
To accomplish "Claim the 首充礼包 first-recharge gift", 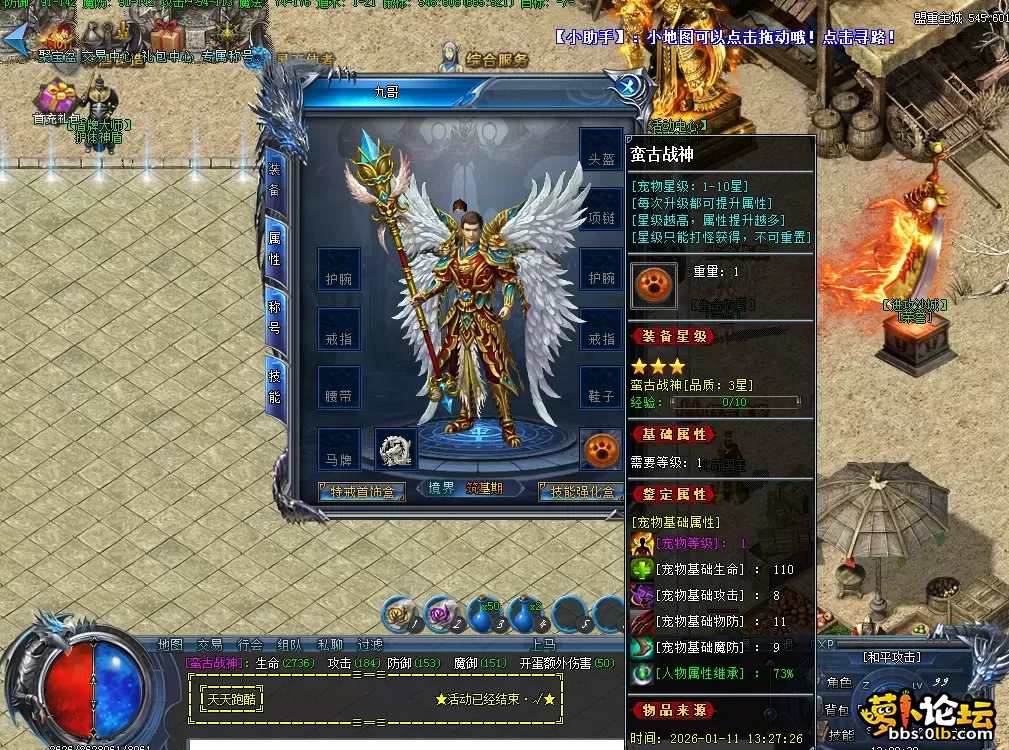I will [56, 102].
